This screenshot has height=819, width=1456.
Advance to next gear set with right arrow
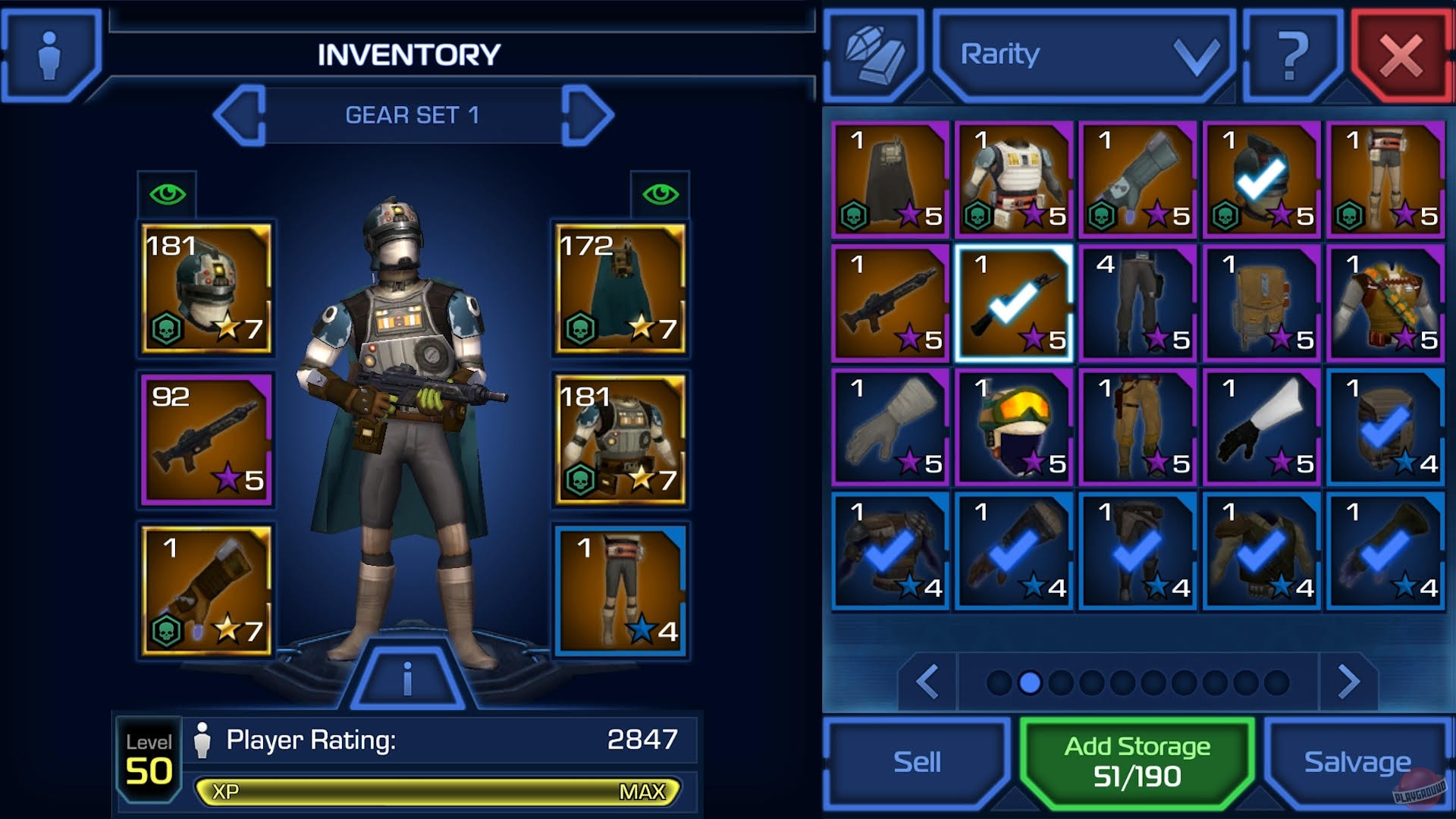(x=588, y=114)
